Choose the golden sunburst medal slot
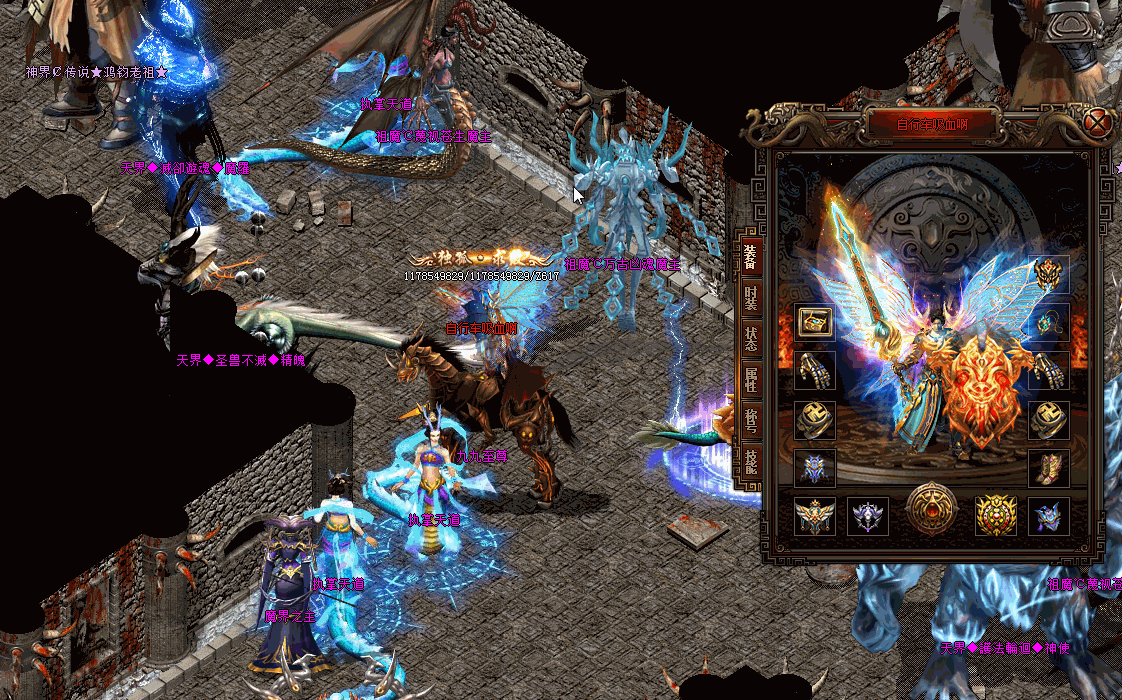Viewport: 1122px width, 700px height. point(996,516)
